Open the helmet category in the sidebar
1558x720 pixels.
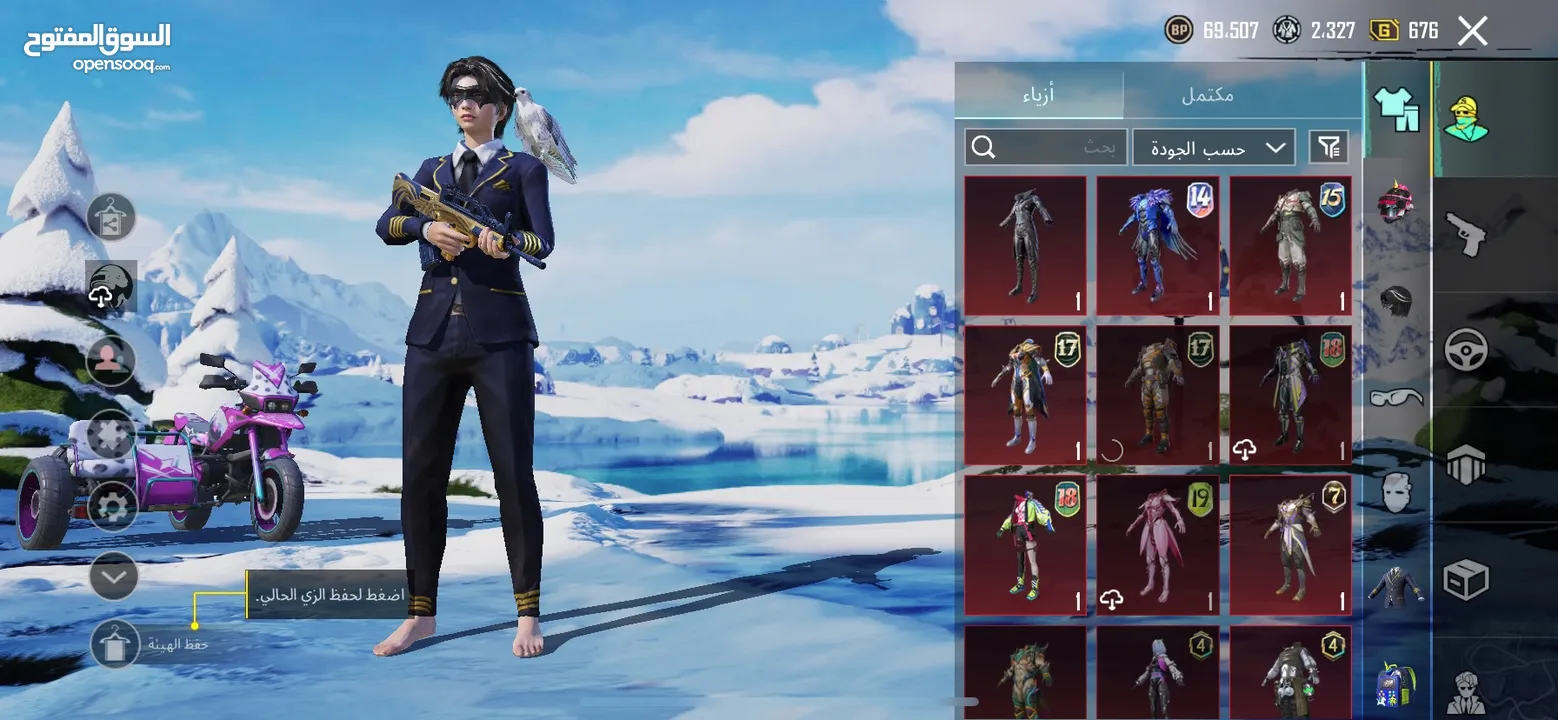coord(1395,201)
